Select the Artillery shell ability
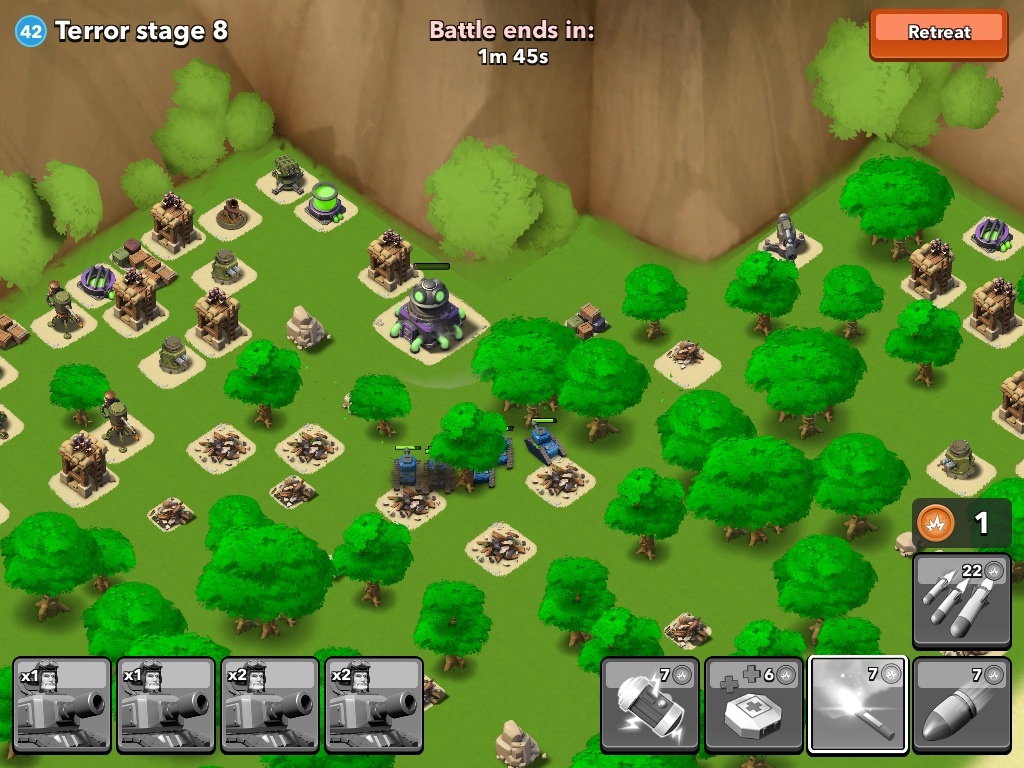Viewport: 1024px width, 768px height. (961, 704)
